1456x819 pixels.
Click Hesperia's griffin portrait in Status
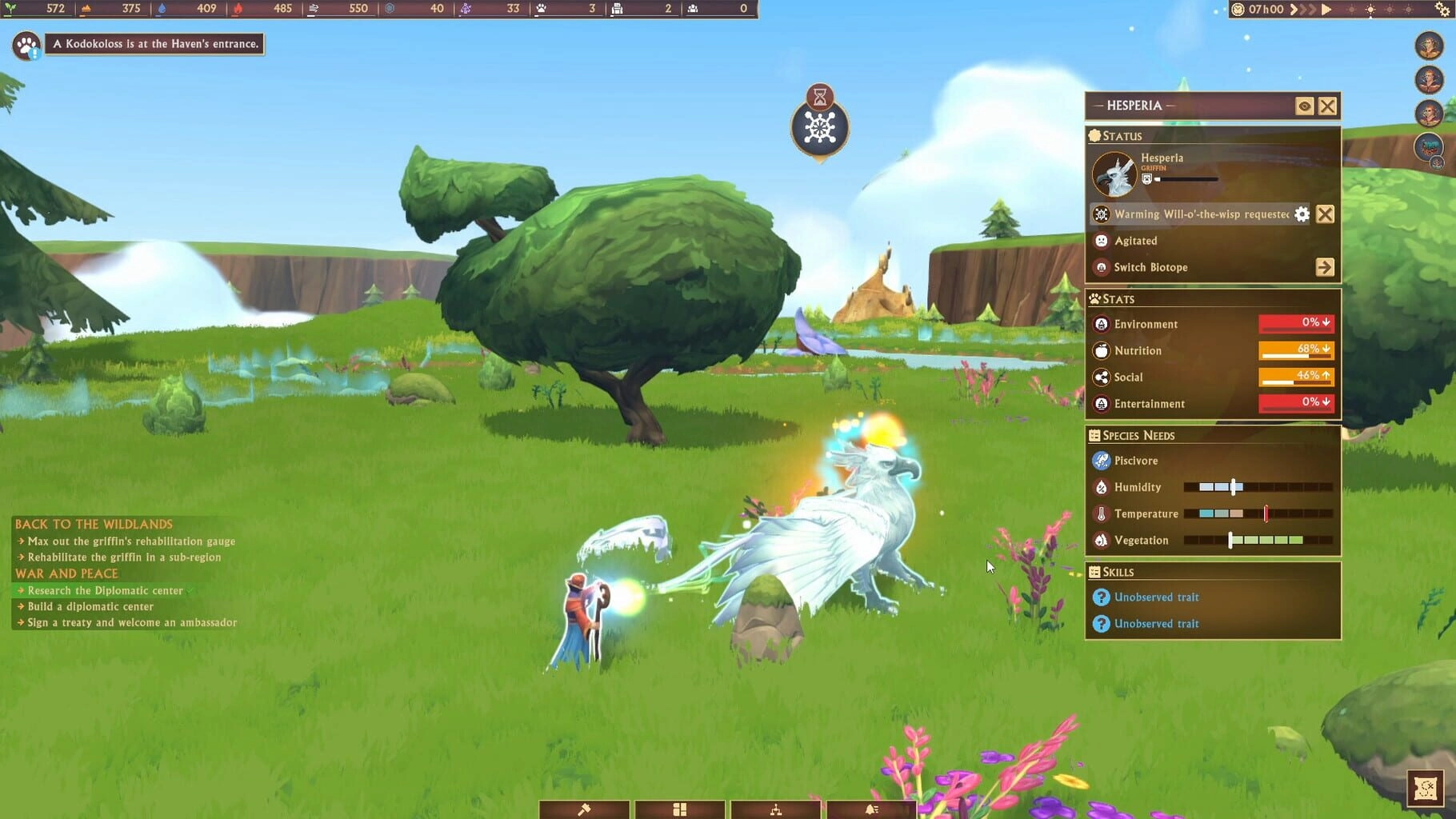[1114, 174]
